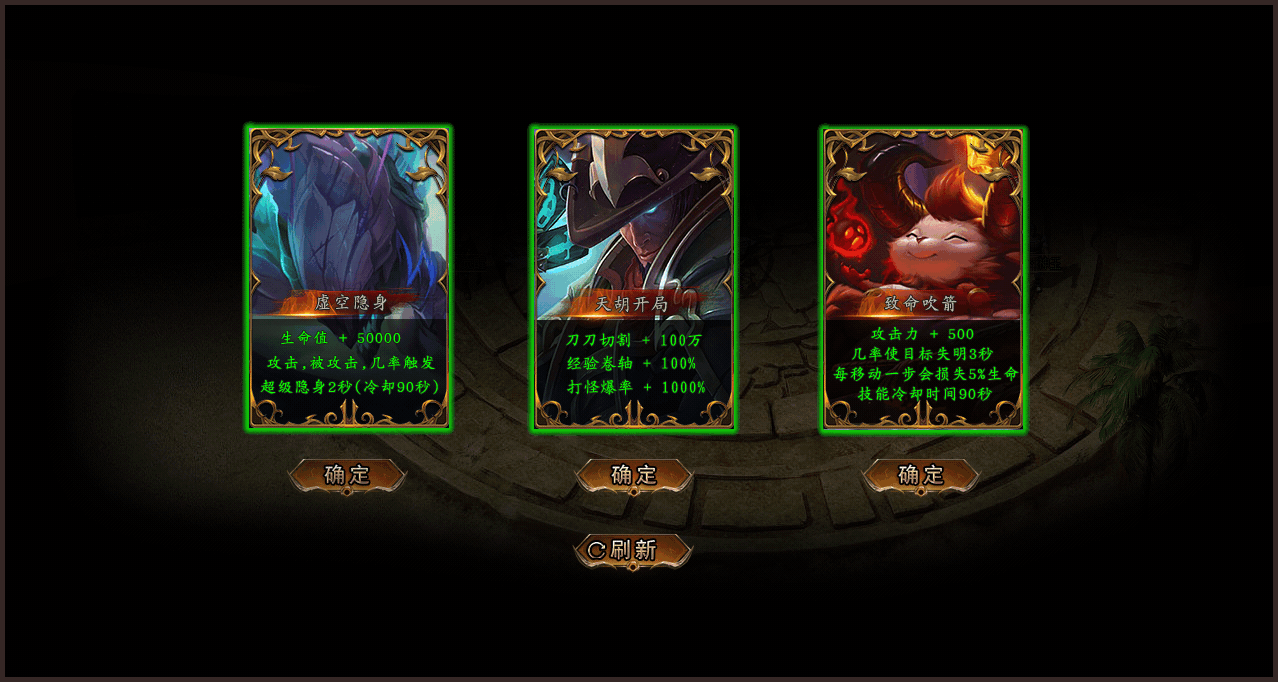Select the 虚空隐身 card

tap(349, 277)
